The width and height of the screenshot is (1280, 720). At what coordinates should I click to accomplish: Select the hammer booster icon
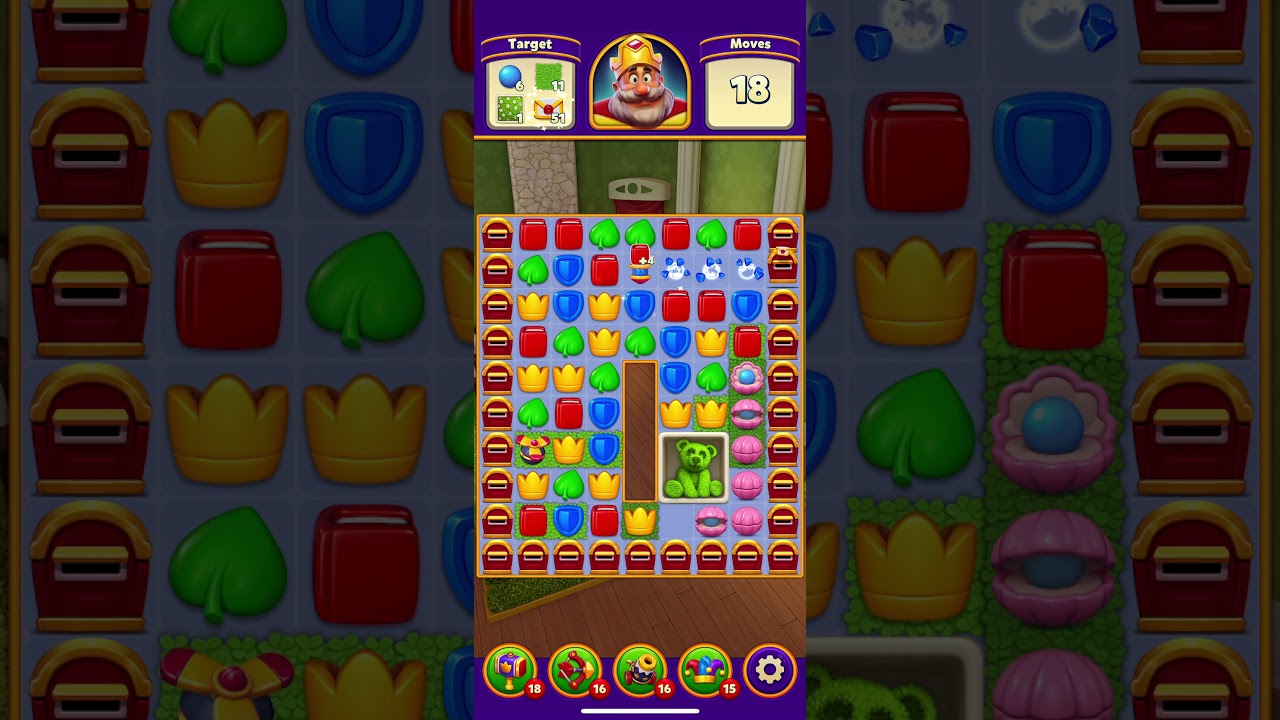point(510,669)
